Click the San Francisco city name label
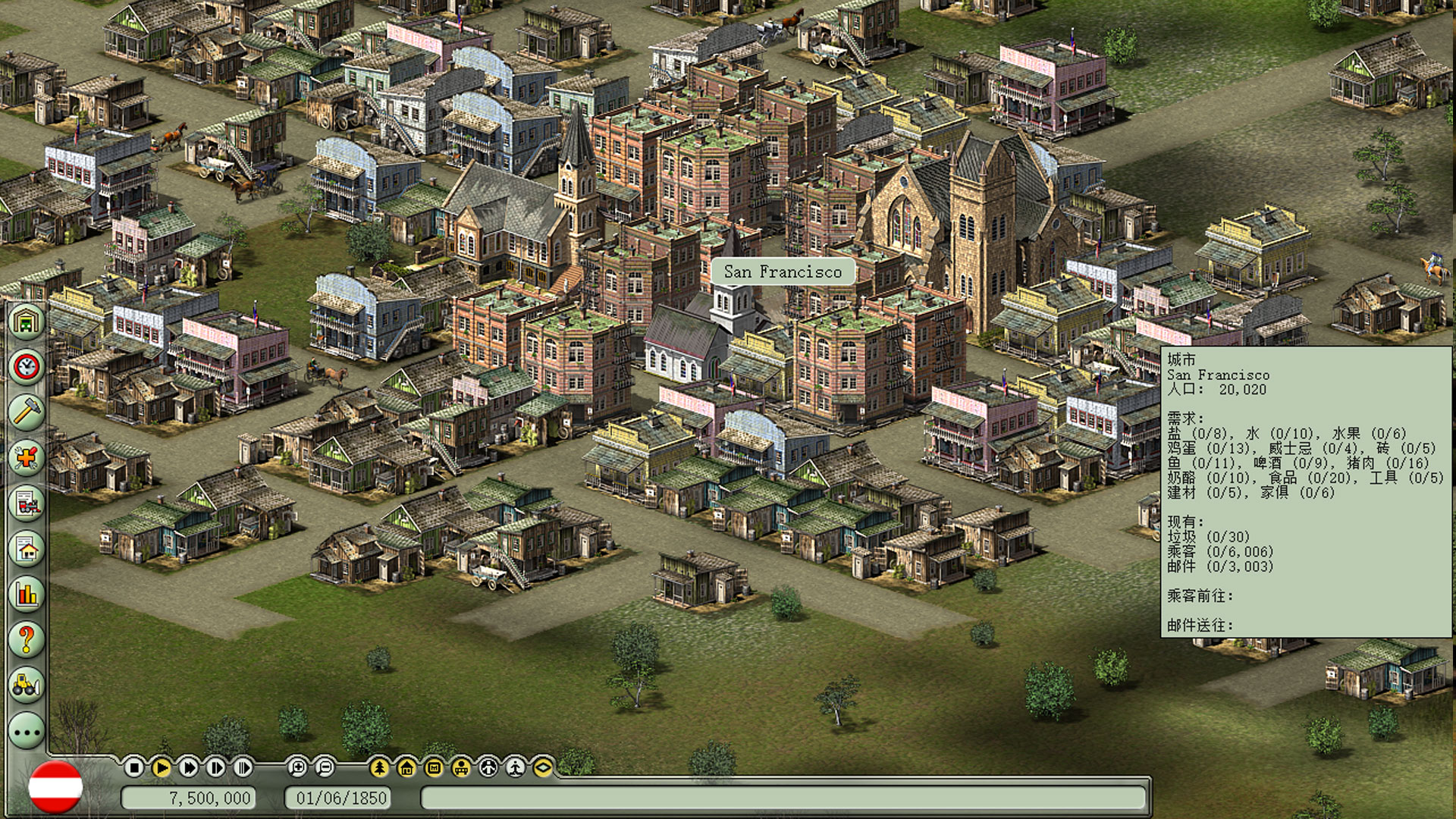Image resolution: width=1456 pixels, height=819 pixels. point(783,271)
